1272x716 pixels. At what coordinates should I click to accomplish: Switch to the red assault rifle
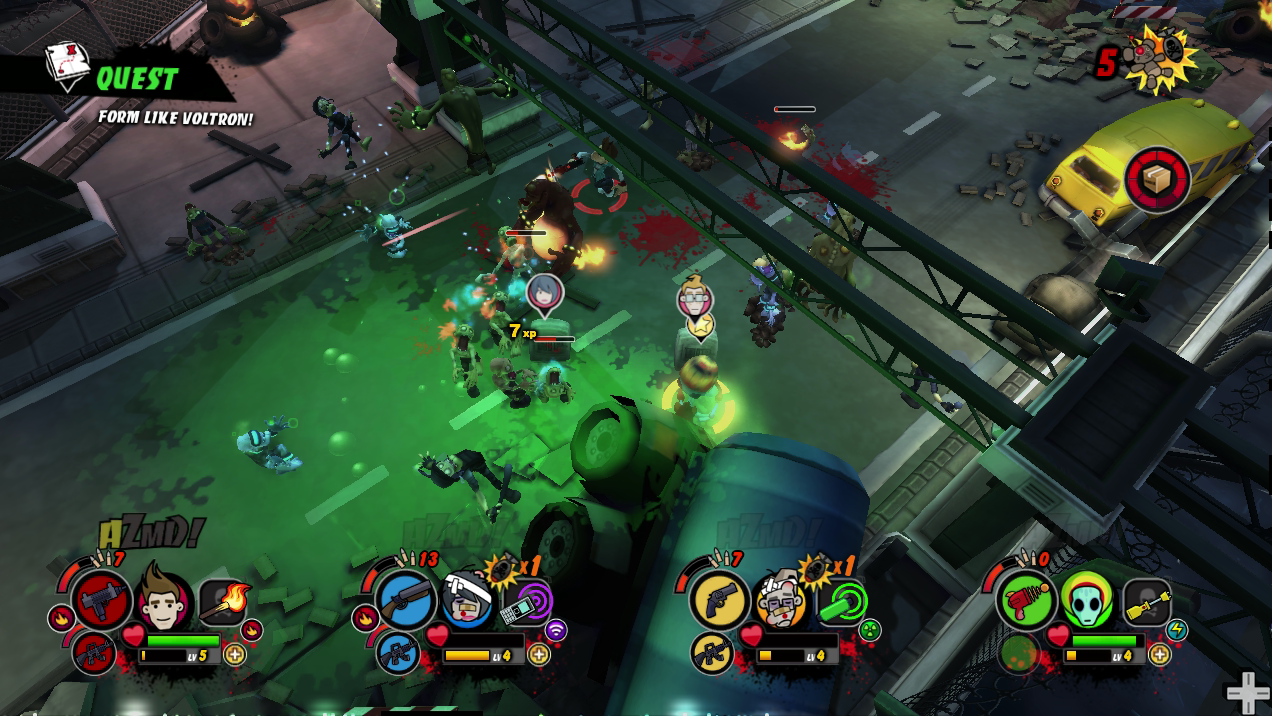point(95,654)
